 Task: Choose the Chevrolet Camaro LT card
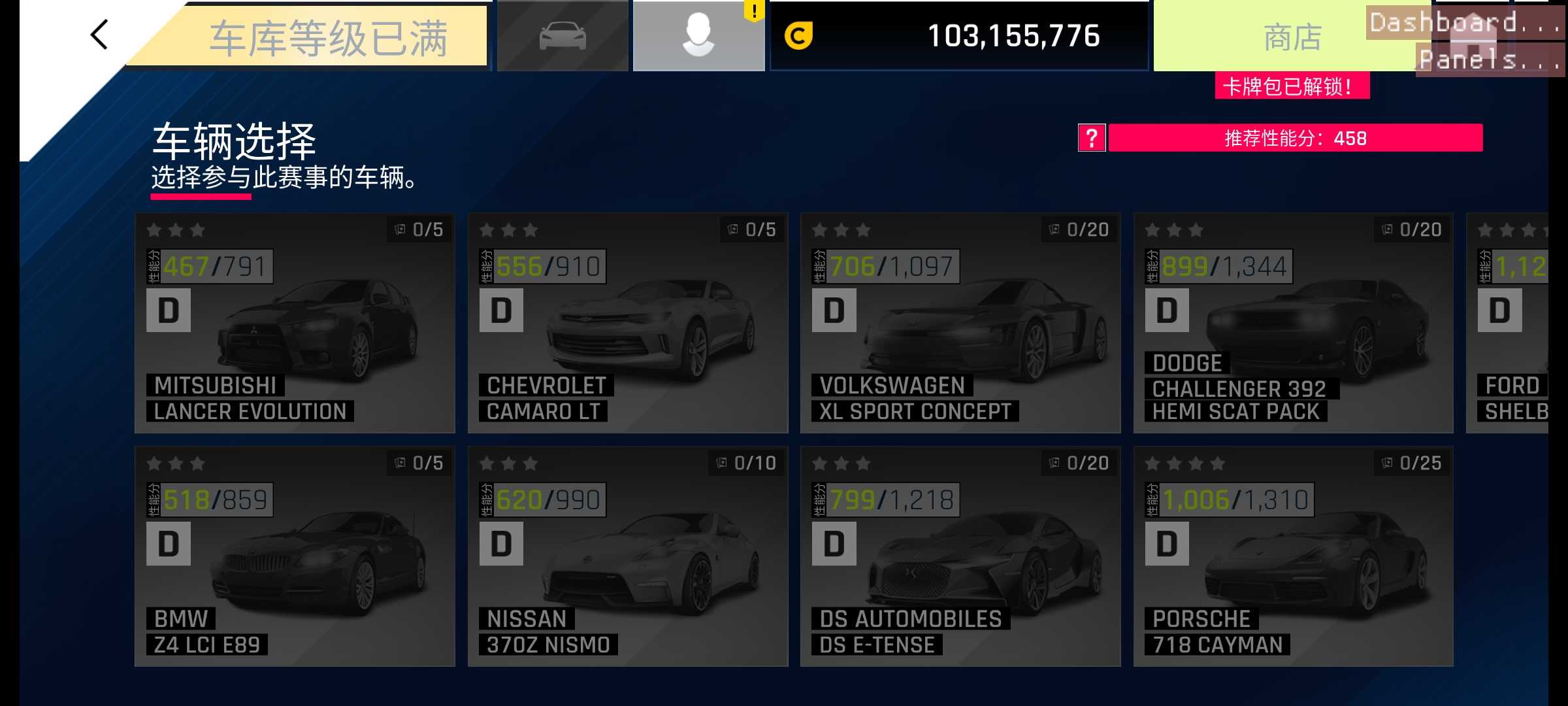tap(628, 323)
